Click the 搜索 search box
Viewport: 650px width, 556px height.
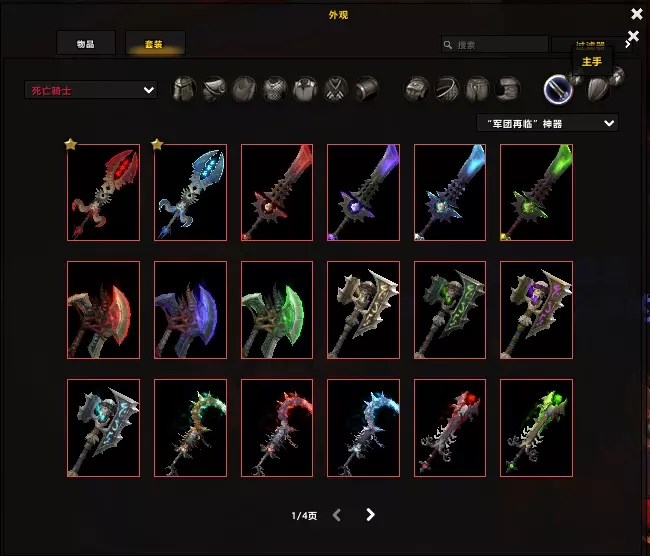click(495, 44)
